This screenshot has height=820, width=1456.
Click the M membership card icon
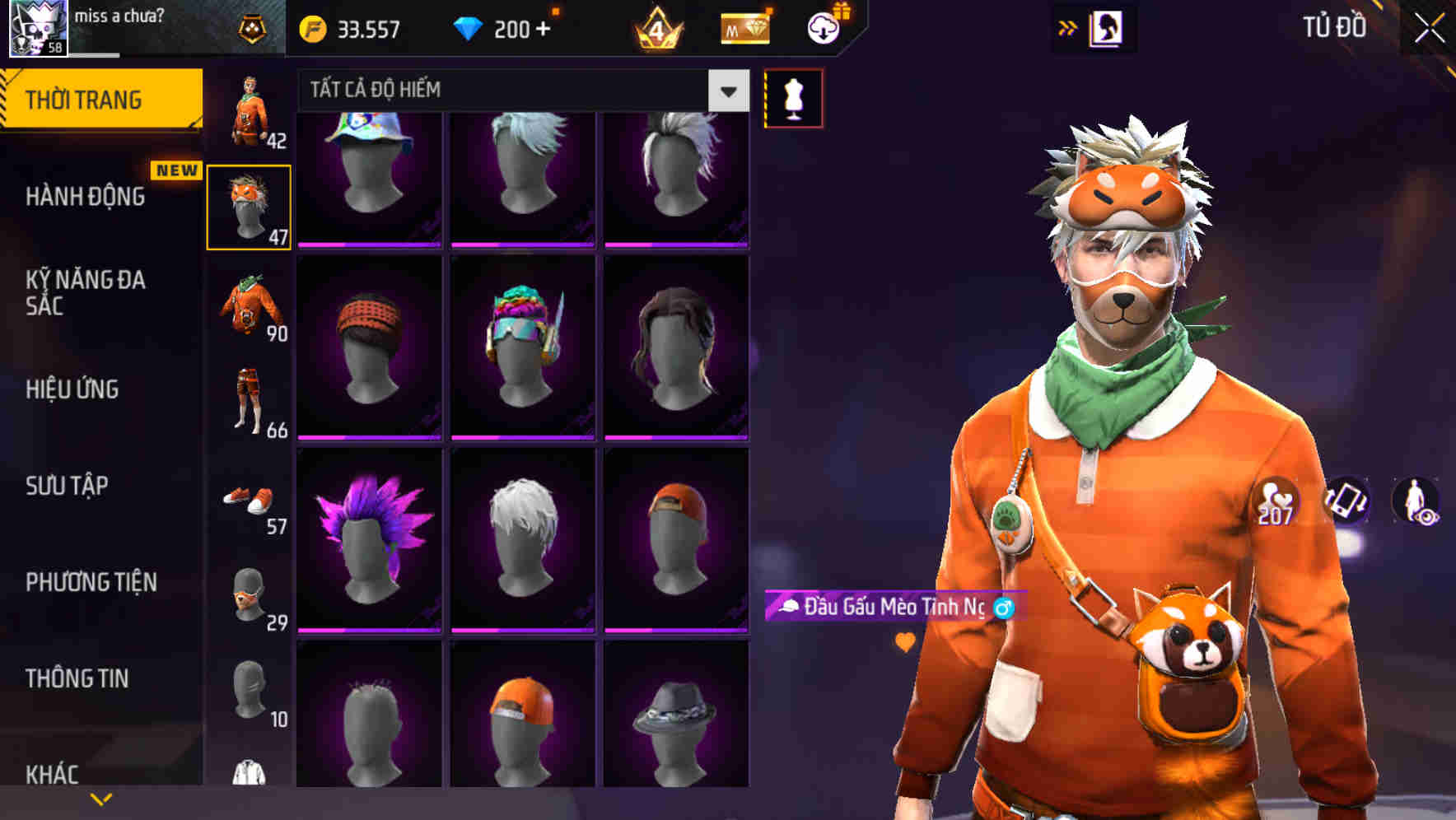point(744,27)
